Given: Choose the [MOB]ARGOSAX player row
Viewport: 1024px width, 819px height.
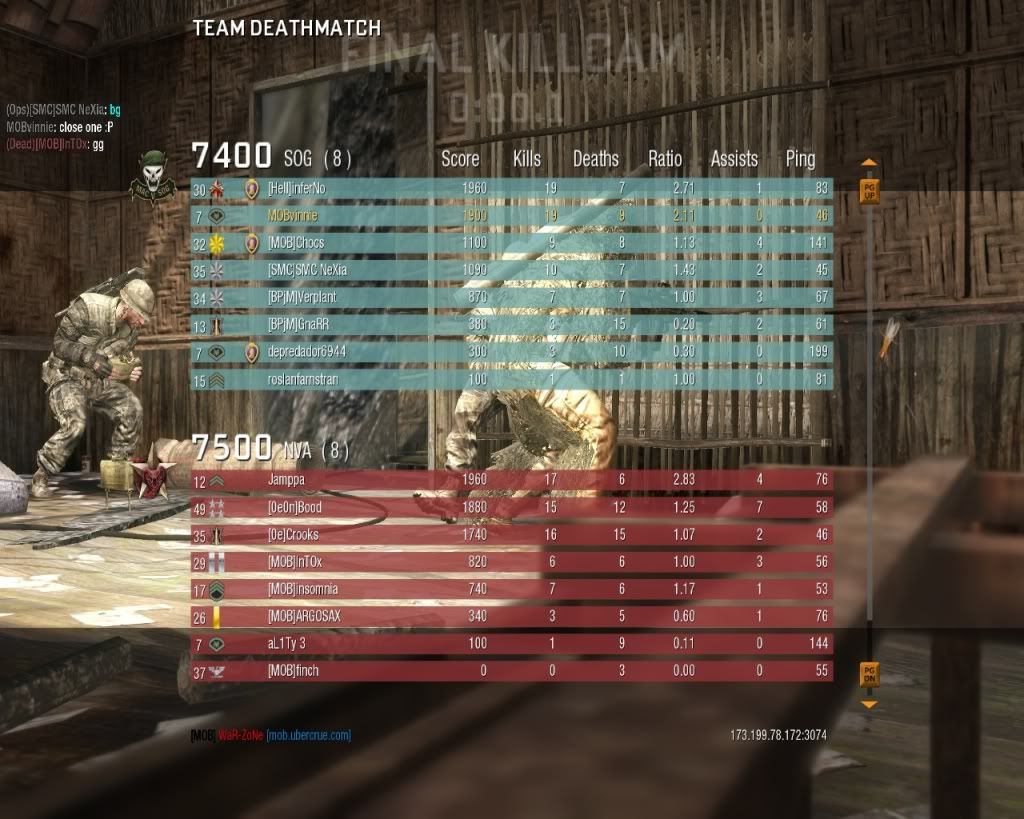Looking at the screenshot, I should tap(511, 617).
